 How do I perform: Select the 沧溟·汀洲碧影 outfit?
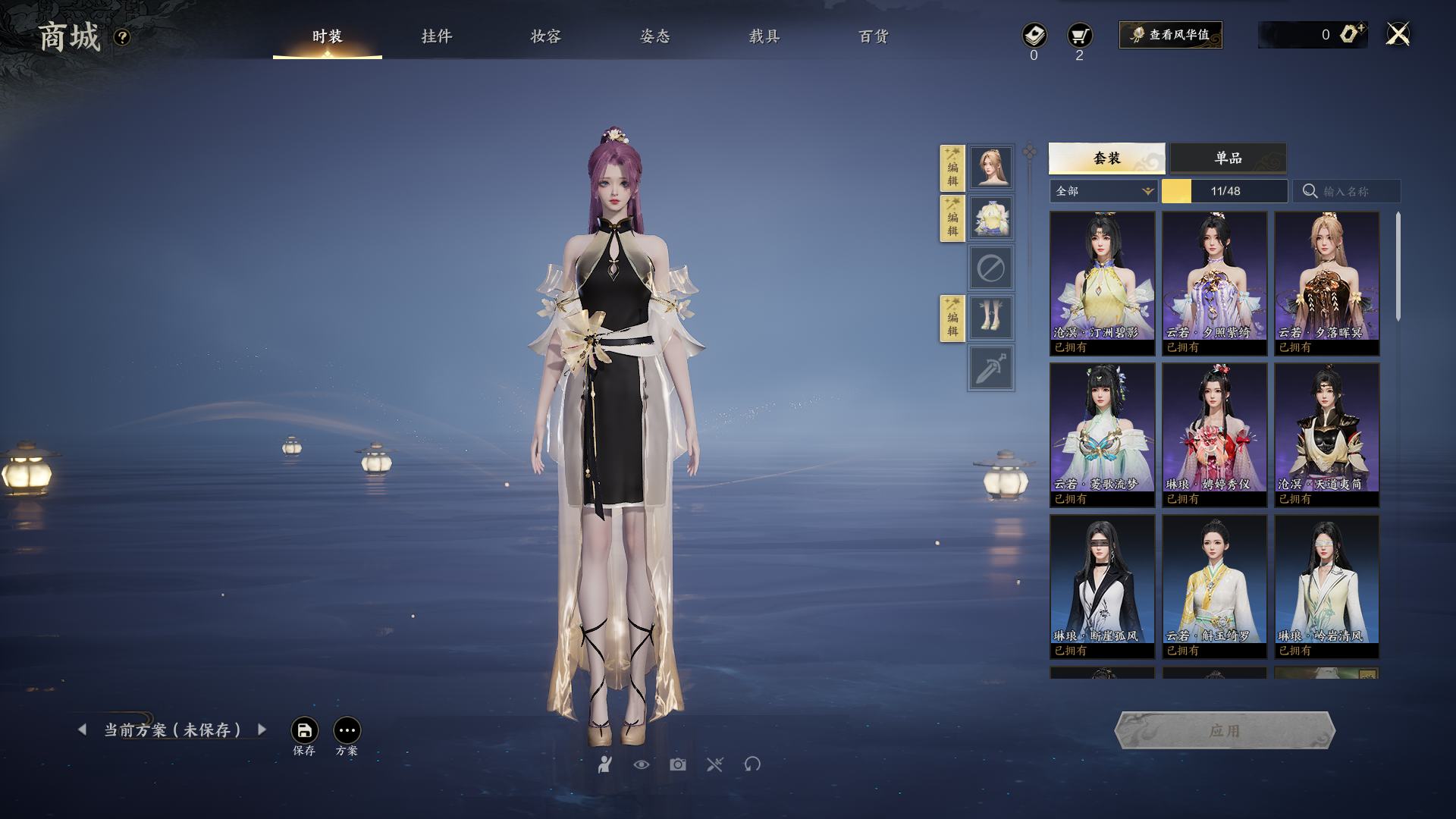point(1102,282)
